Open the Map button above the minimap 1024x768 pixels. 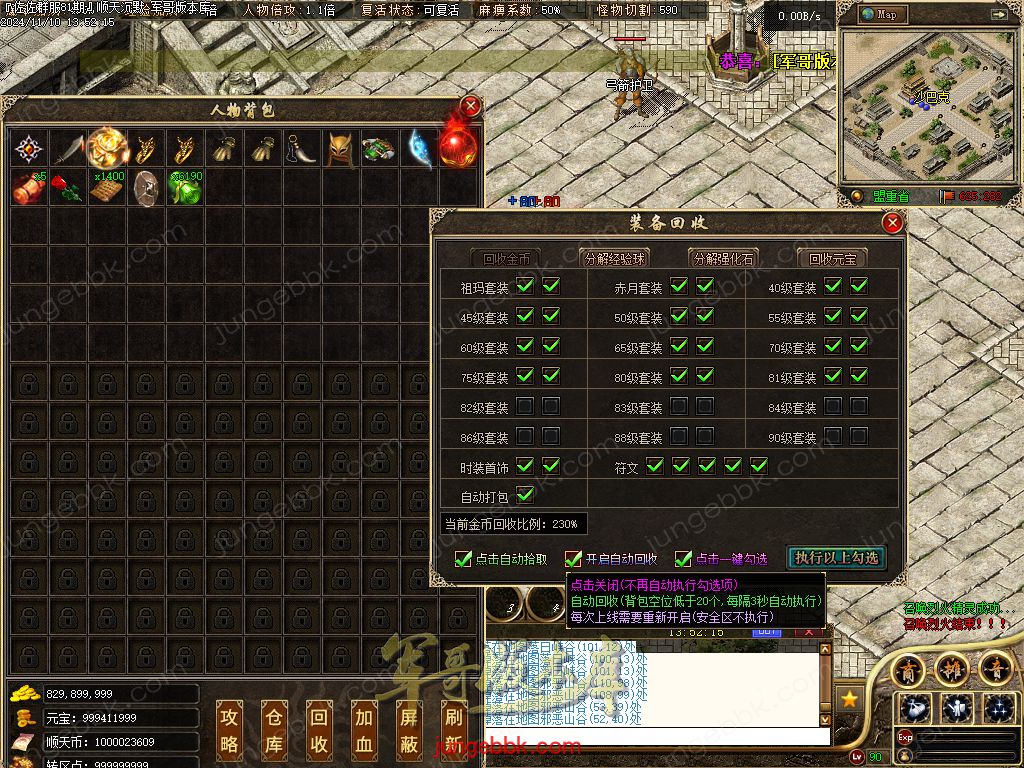(881, 15)
